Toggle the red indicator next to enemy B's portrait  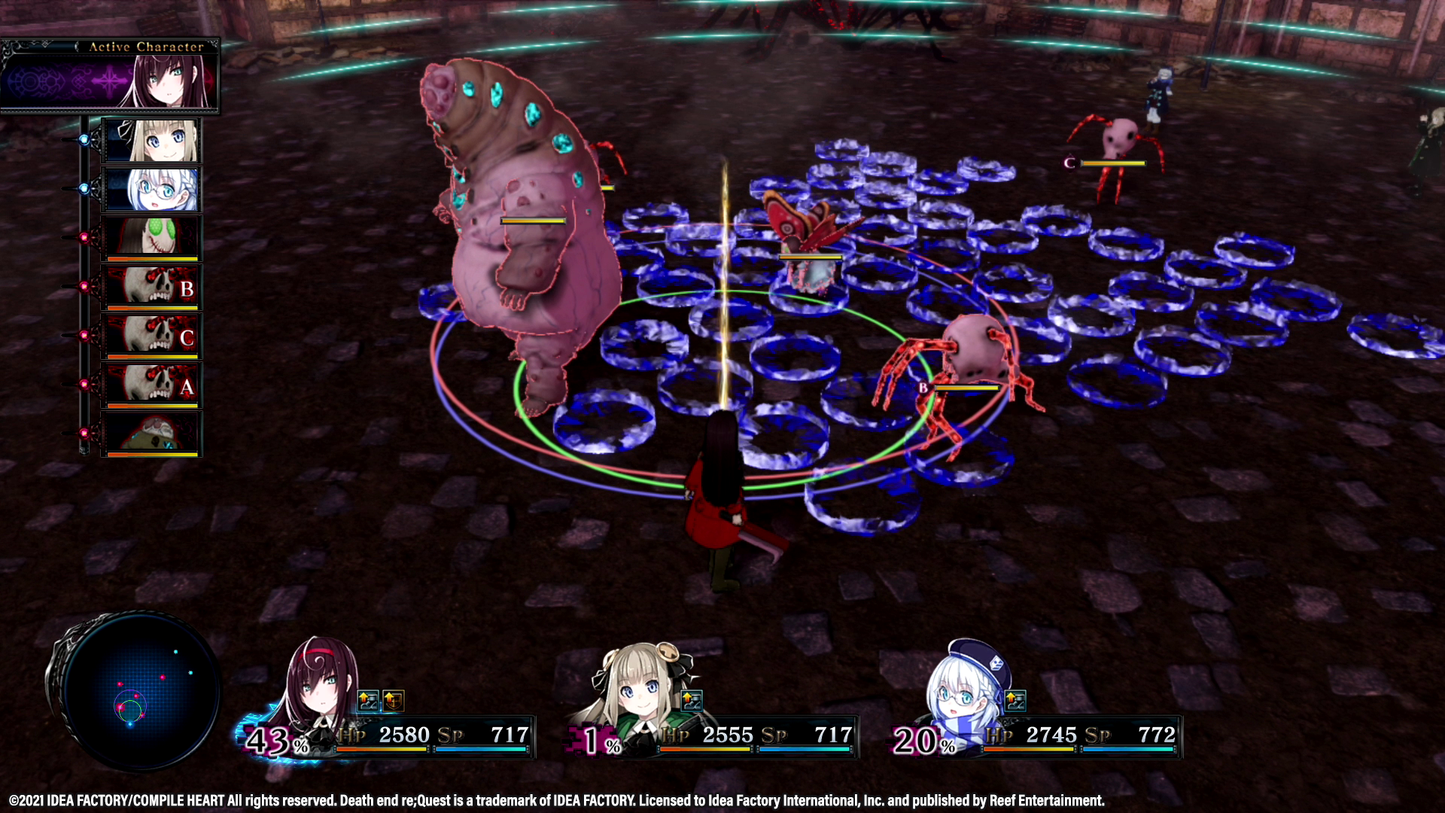[85, 284]
